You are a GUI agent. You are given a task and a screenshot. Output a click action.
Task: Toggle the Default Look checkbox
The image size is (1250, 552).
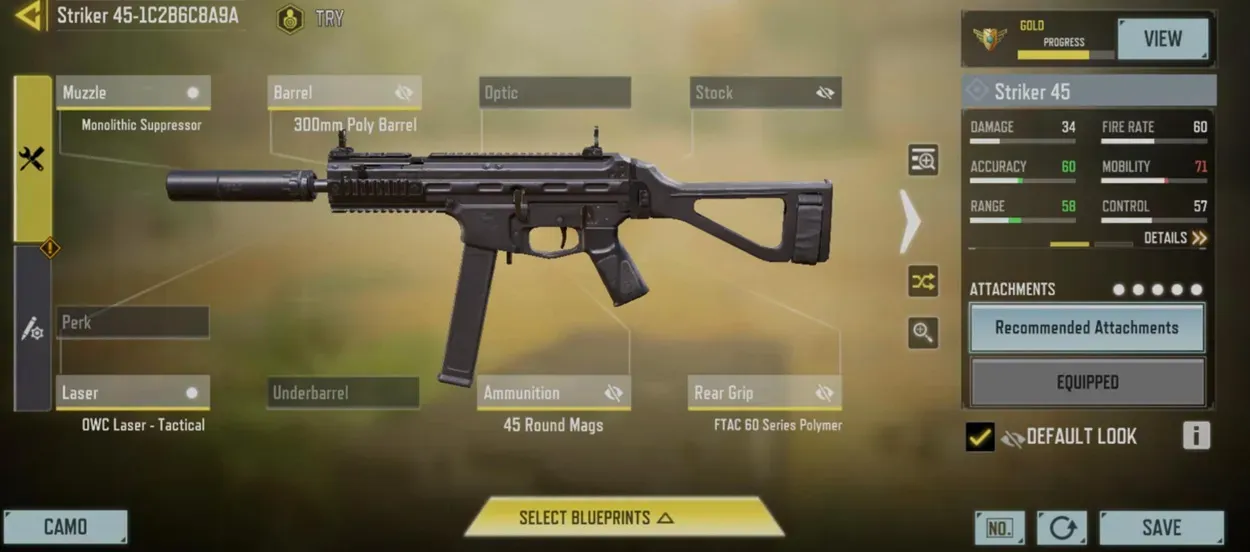coord(980,437)
